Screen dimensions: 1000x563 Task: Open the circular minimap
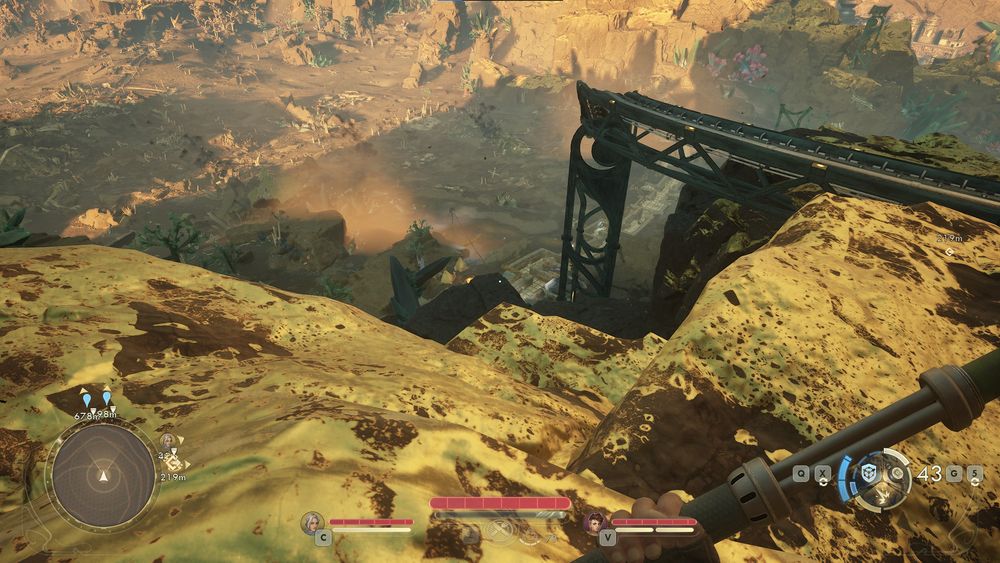103,473
